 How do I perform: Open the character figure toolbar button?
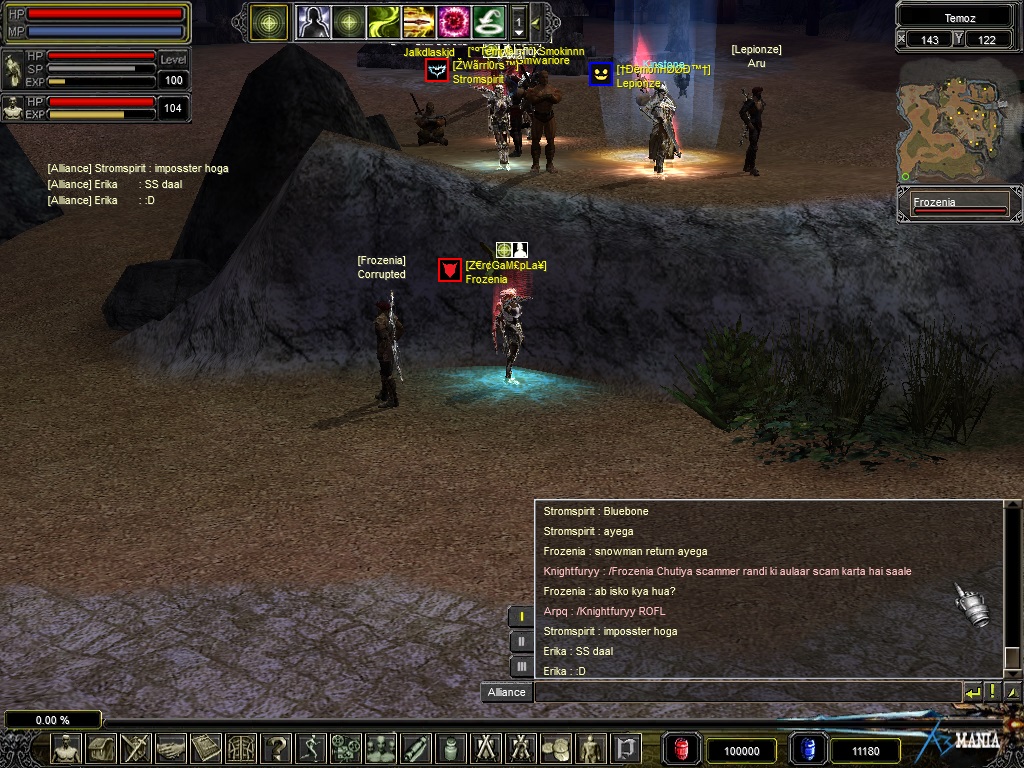click(66, 747)
